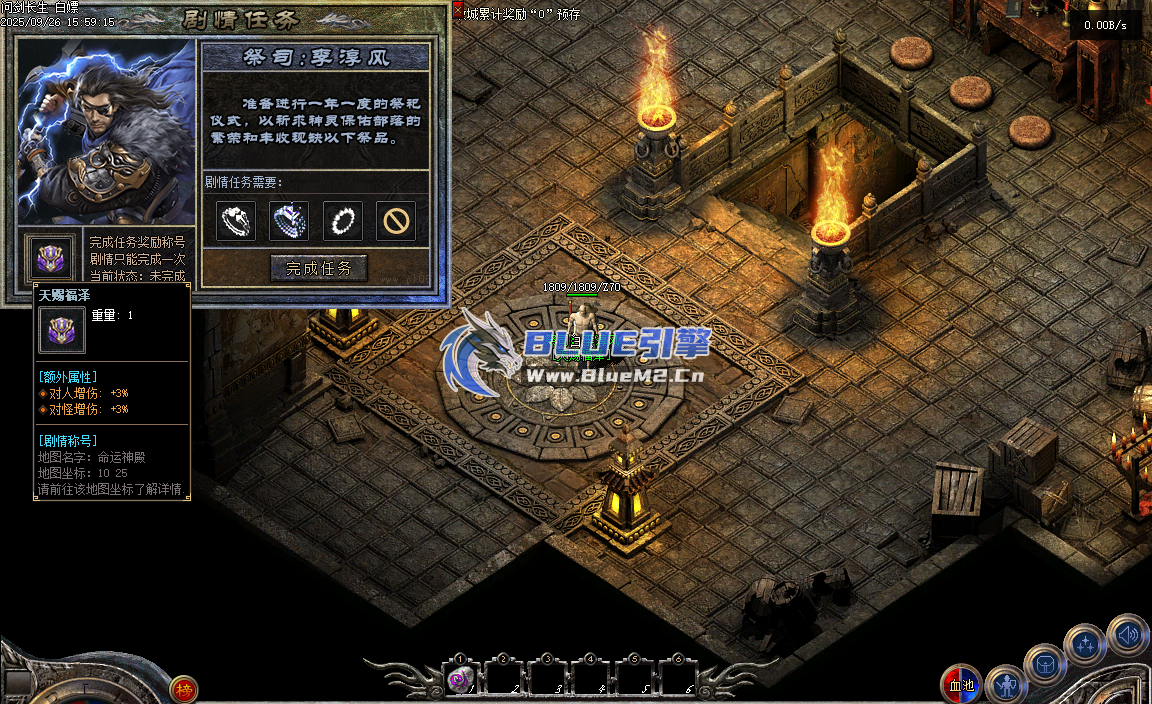Open the character equipment sheet icon
Viewport: 1152px width, 704px height.
coord(1005,685)
